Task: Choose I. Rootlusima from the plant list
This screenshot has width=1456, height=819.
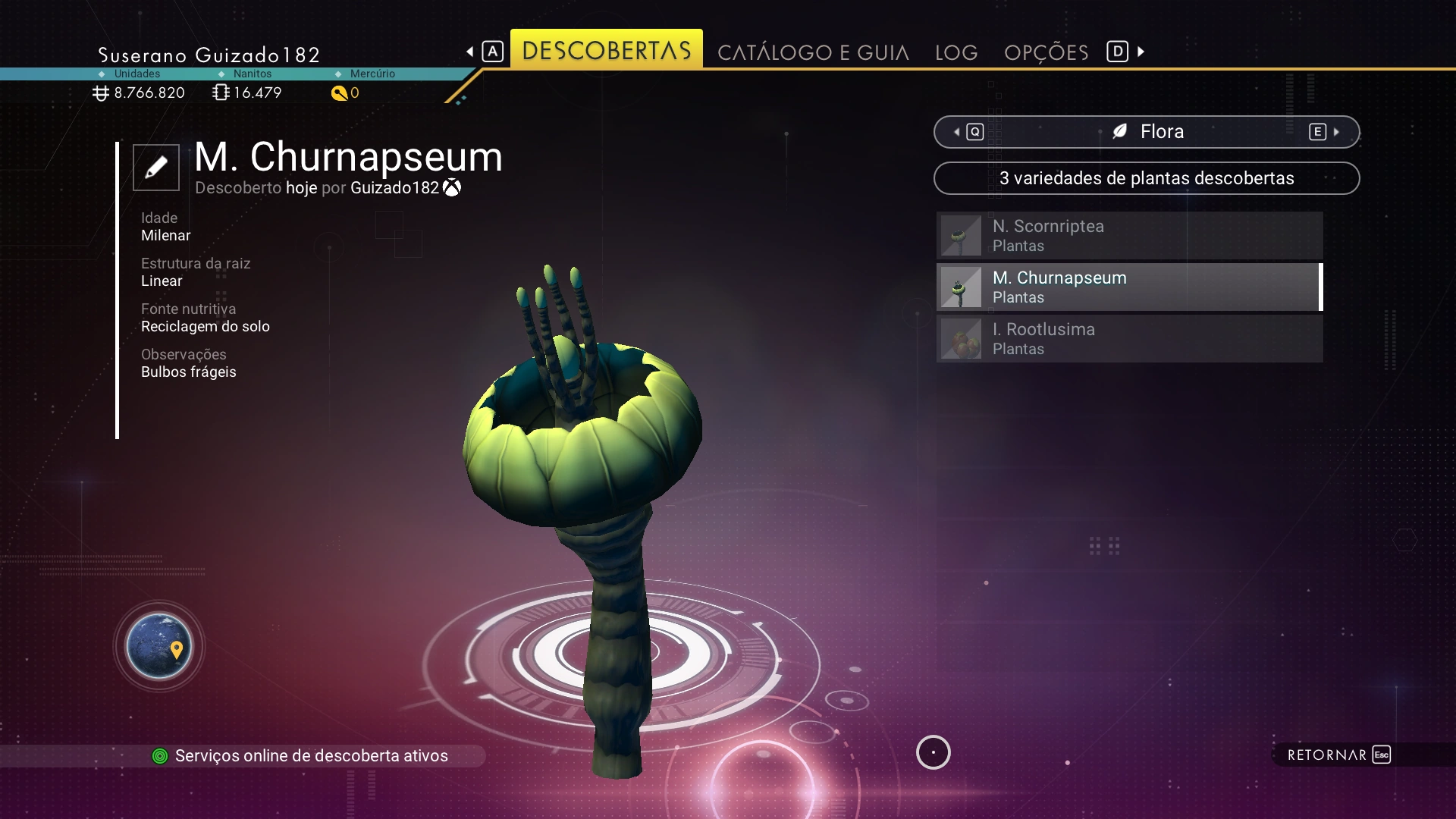Action: coord(1129,339)
